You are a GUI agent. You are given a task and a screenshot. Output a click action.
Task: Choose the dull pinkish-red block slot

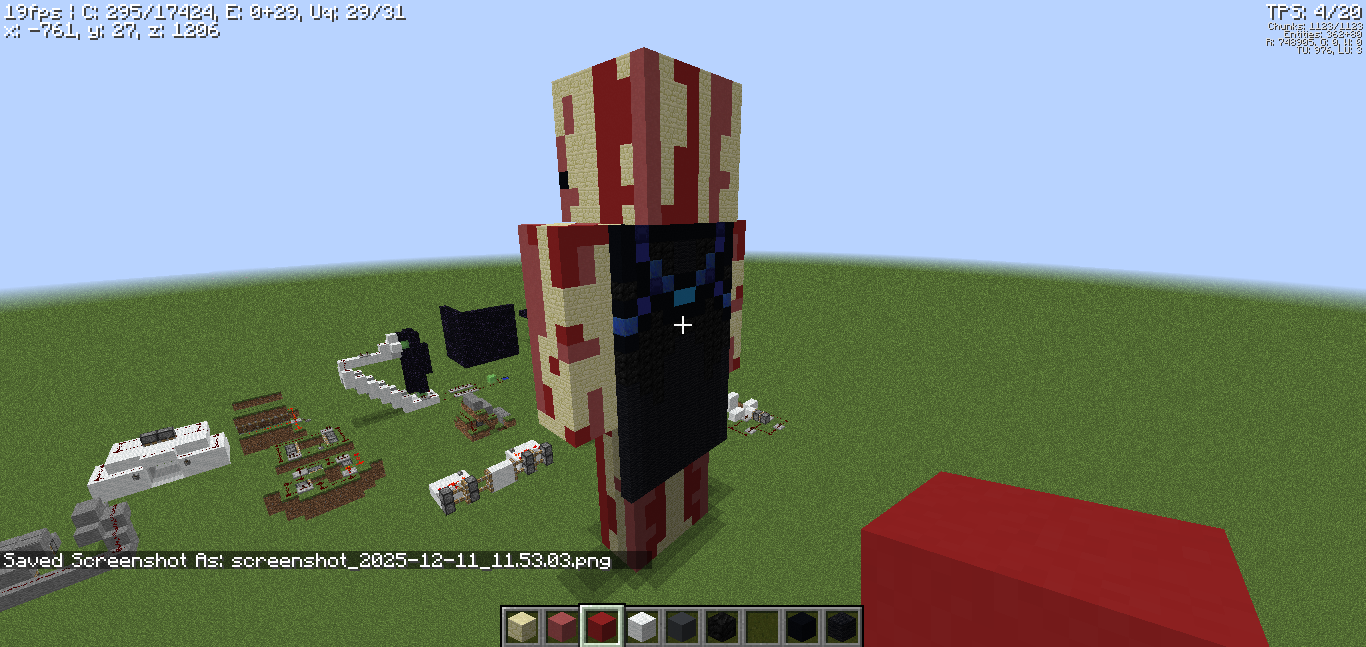(561, 627)
